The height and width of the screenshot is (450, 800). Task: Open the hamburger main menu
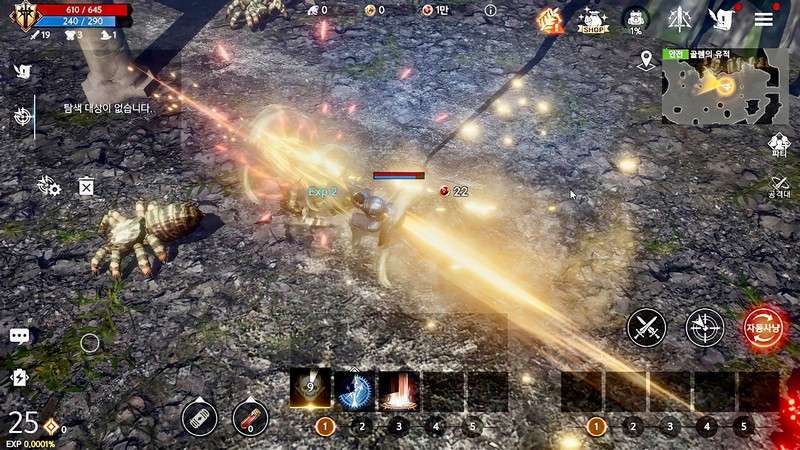point(763,19)
